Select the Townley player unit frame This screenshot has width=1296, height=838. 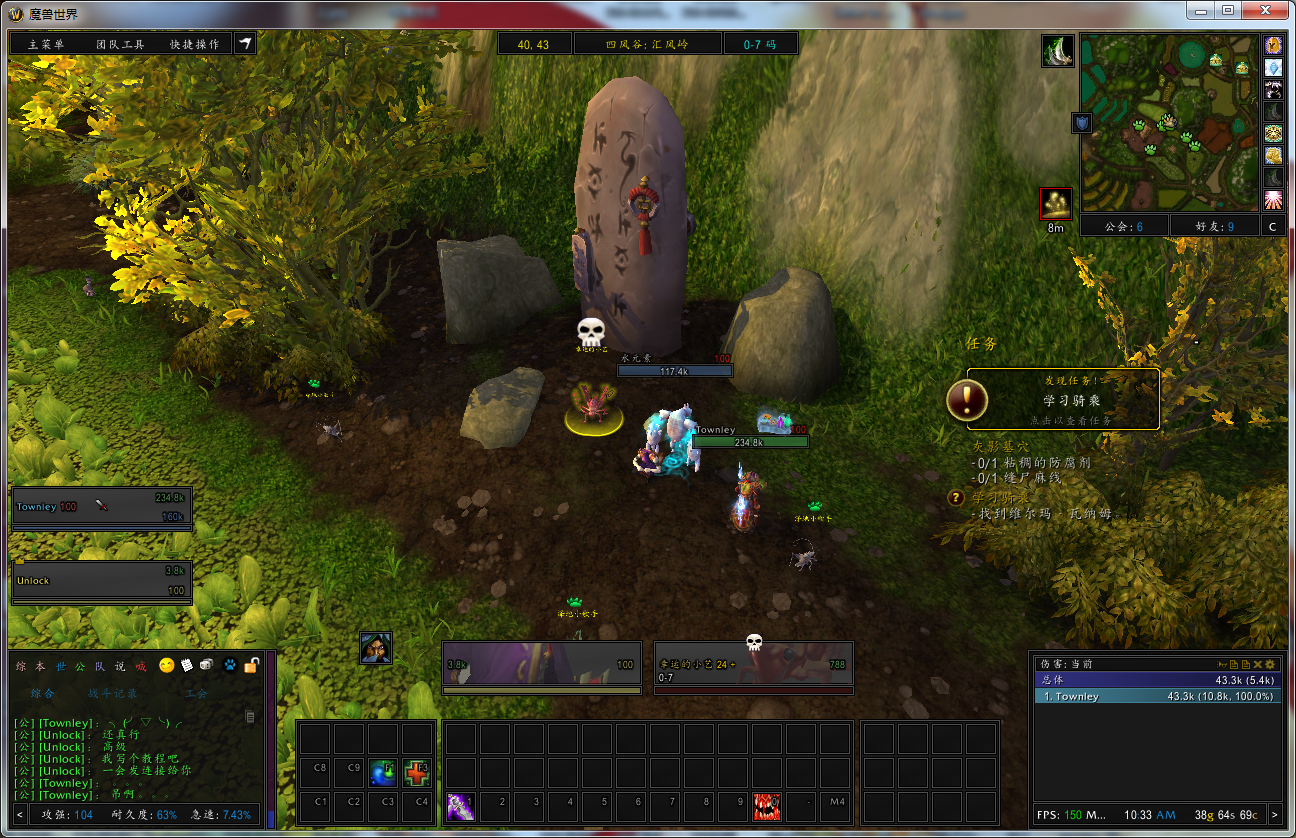[x=101, y=507]
